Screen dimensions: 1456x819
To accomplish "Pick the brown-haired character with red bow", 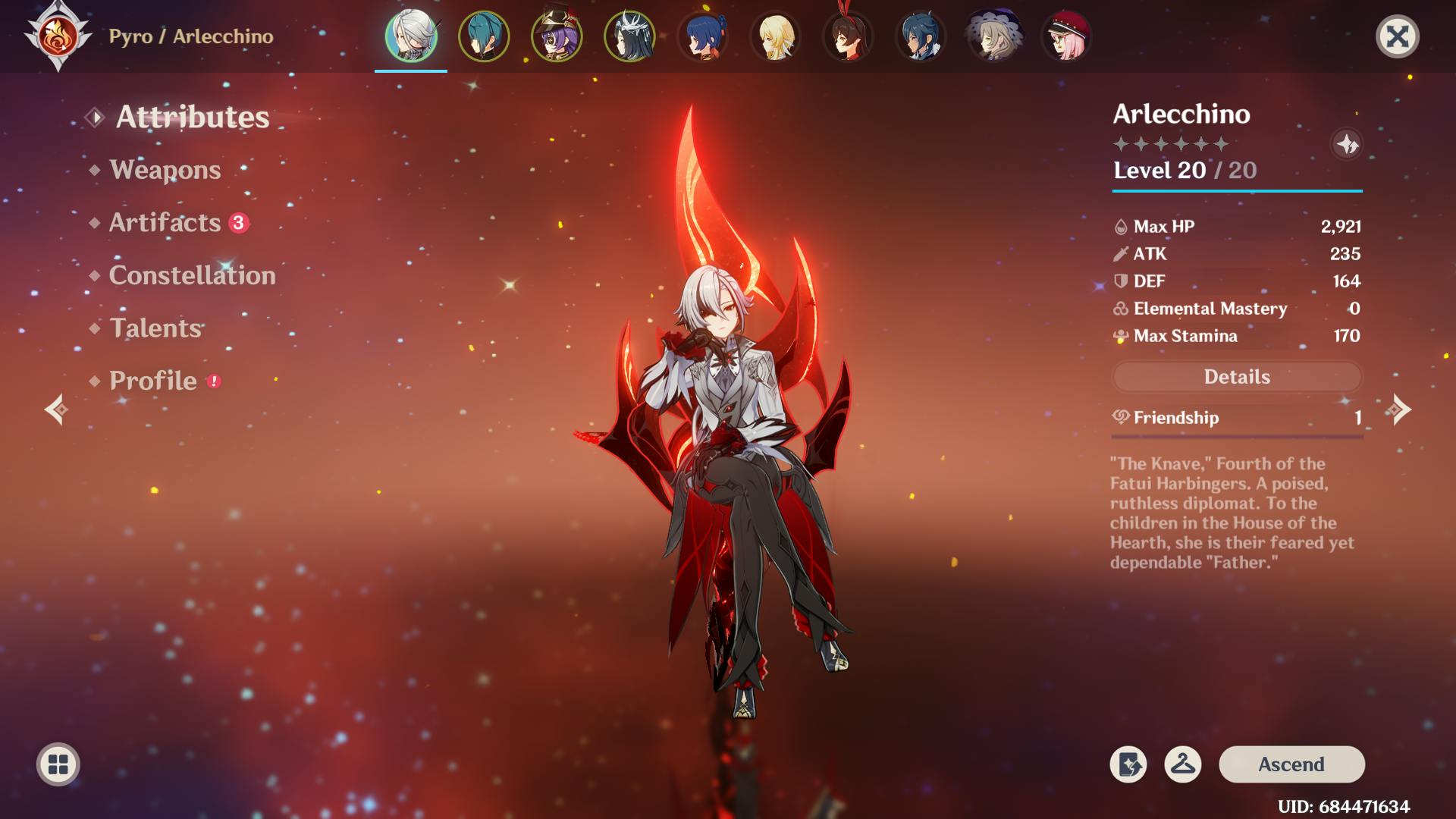I will coord(848,36).
